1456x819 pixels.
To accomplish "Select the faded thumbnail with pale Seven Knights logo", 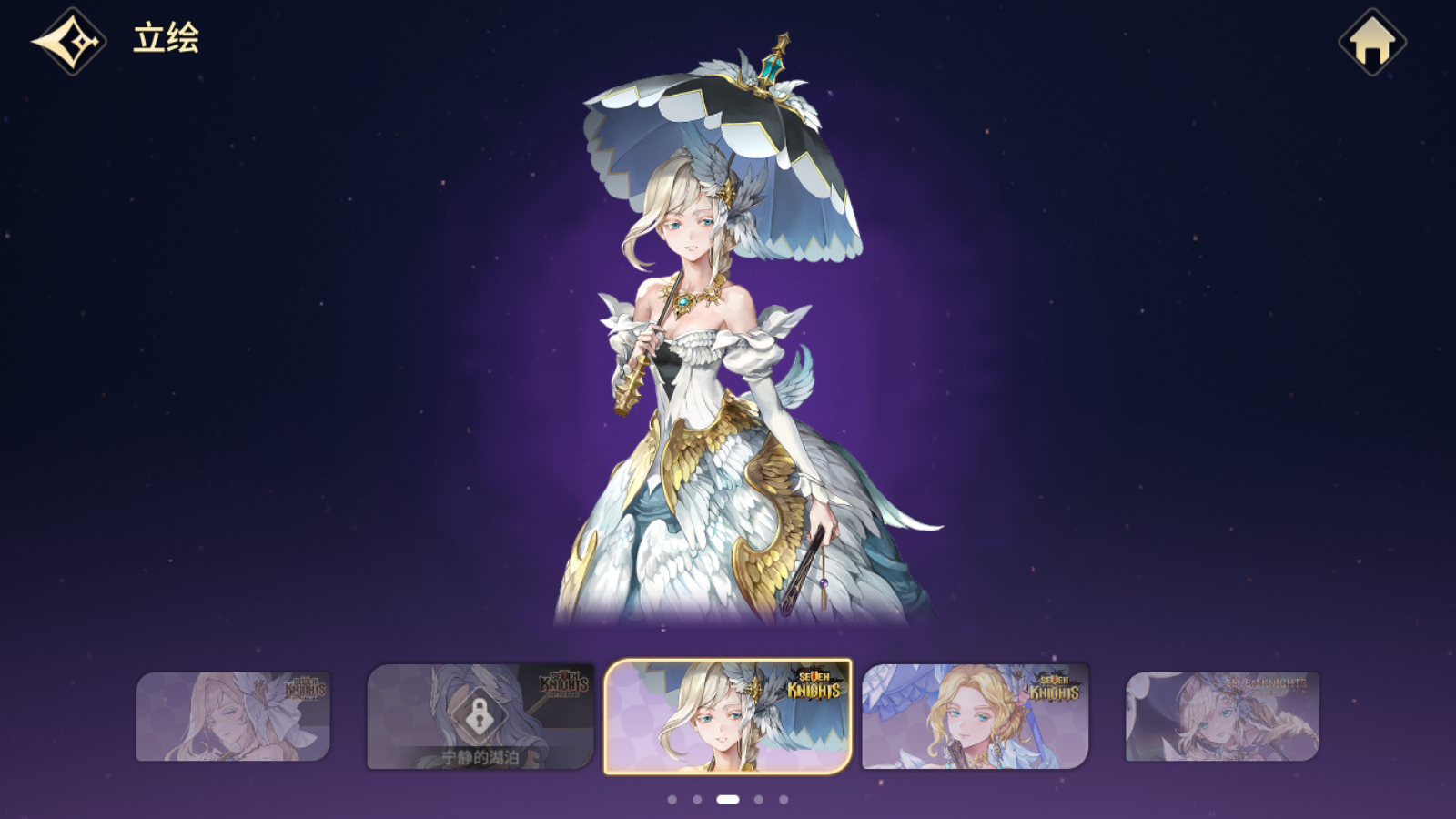I will tap(1222, 717).
